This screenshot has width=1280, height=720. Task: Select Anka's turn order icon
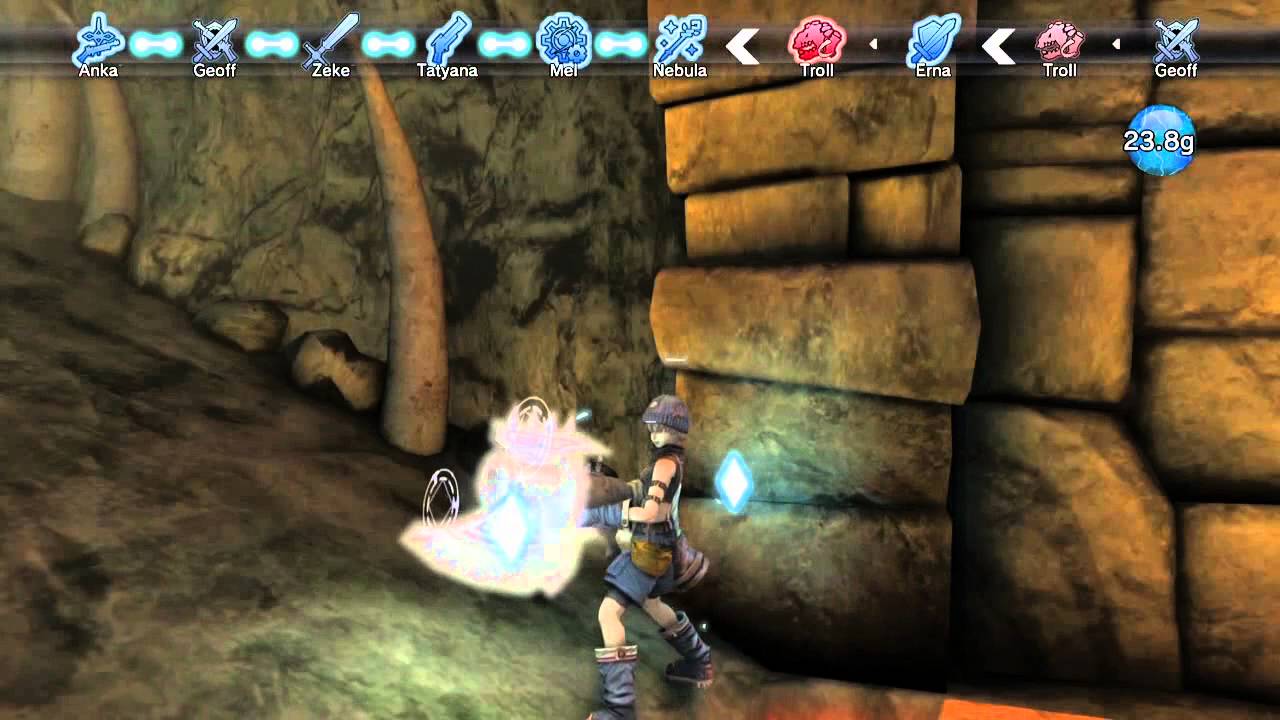[x=99, y=40]
